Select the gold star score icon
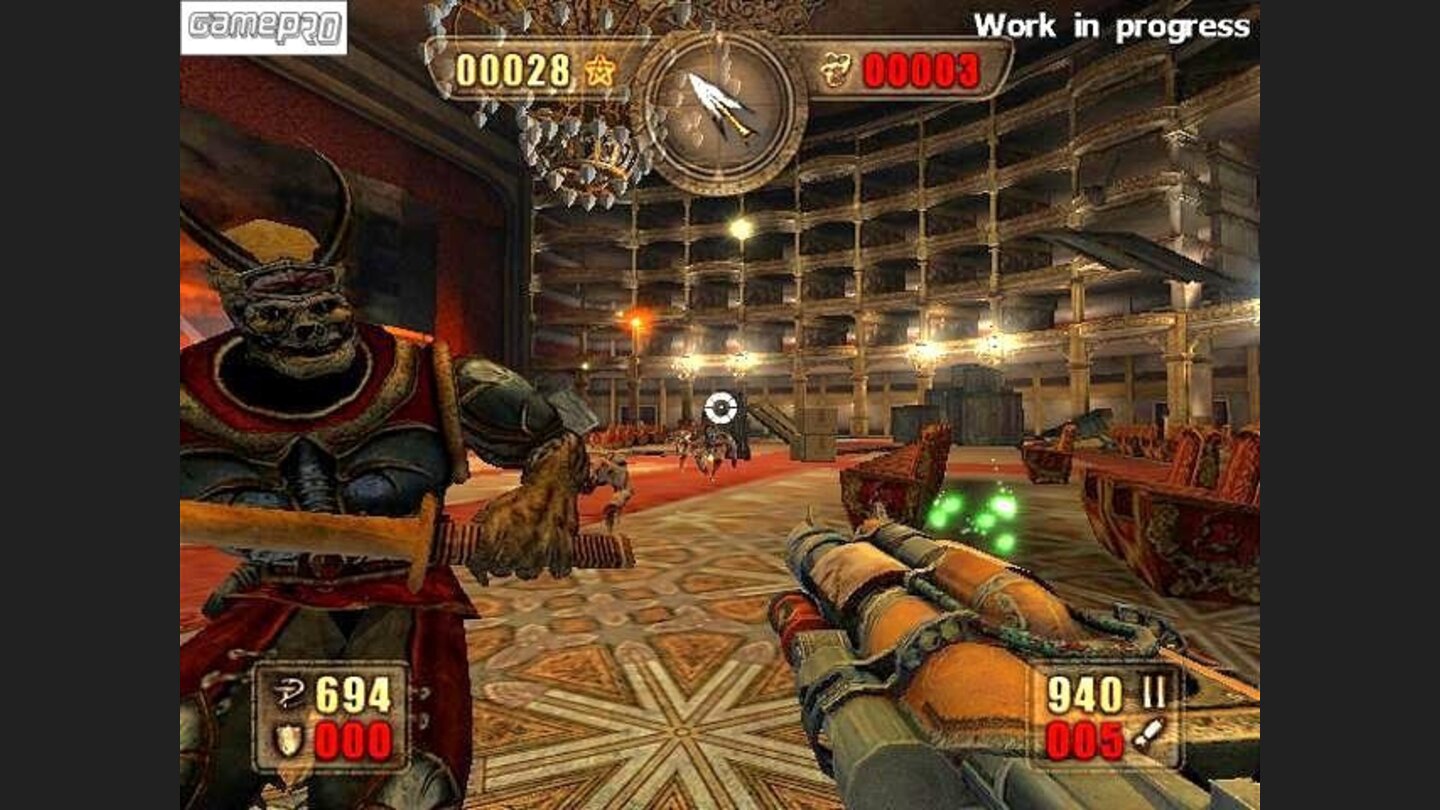 tap(600, 70)
